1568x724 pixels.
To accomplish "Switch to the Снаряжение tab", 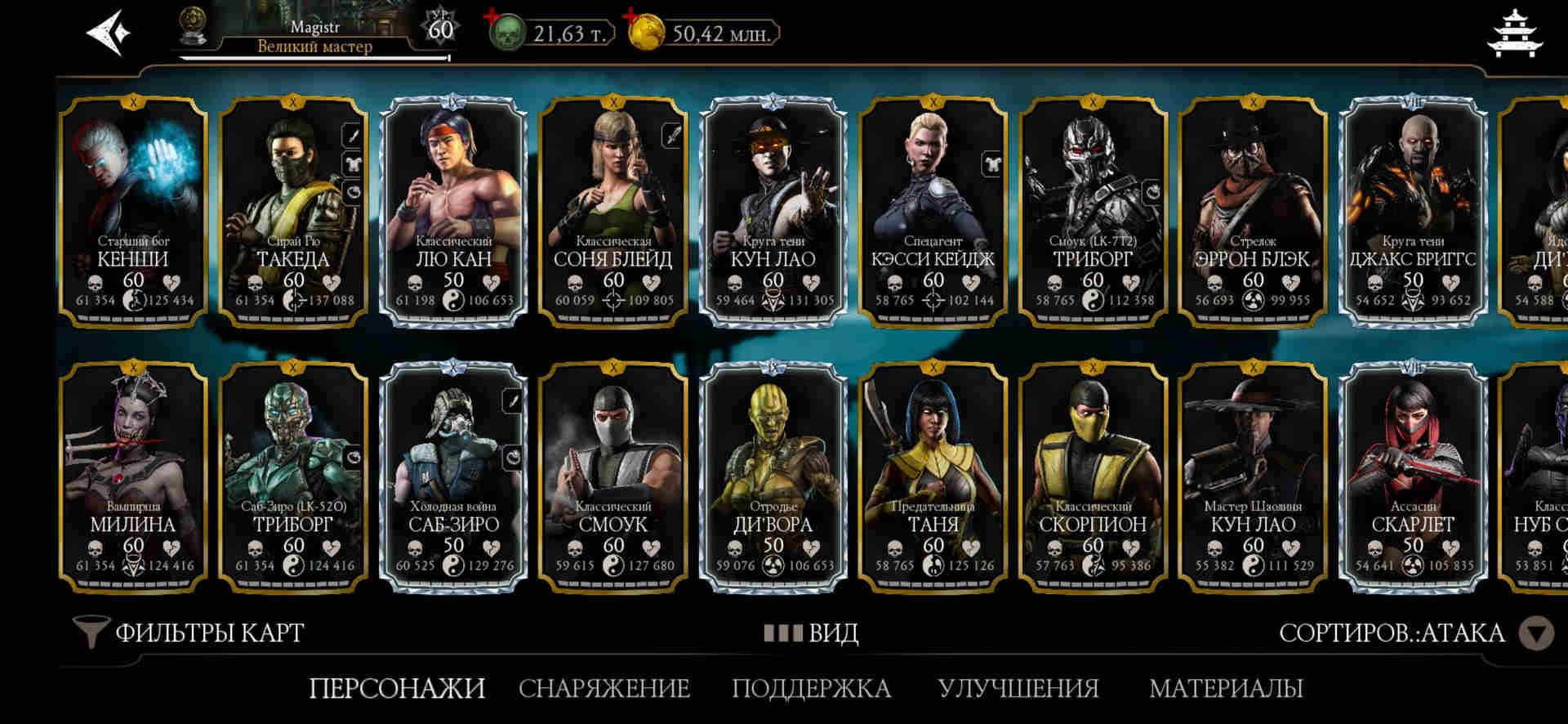I will pyautogui.click(x=604, y=689).
